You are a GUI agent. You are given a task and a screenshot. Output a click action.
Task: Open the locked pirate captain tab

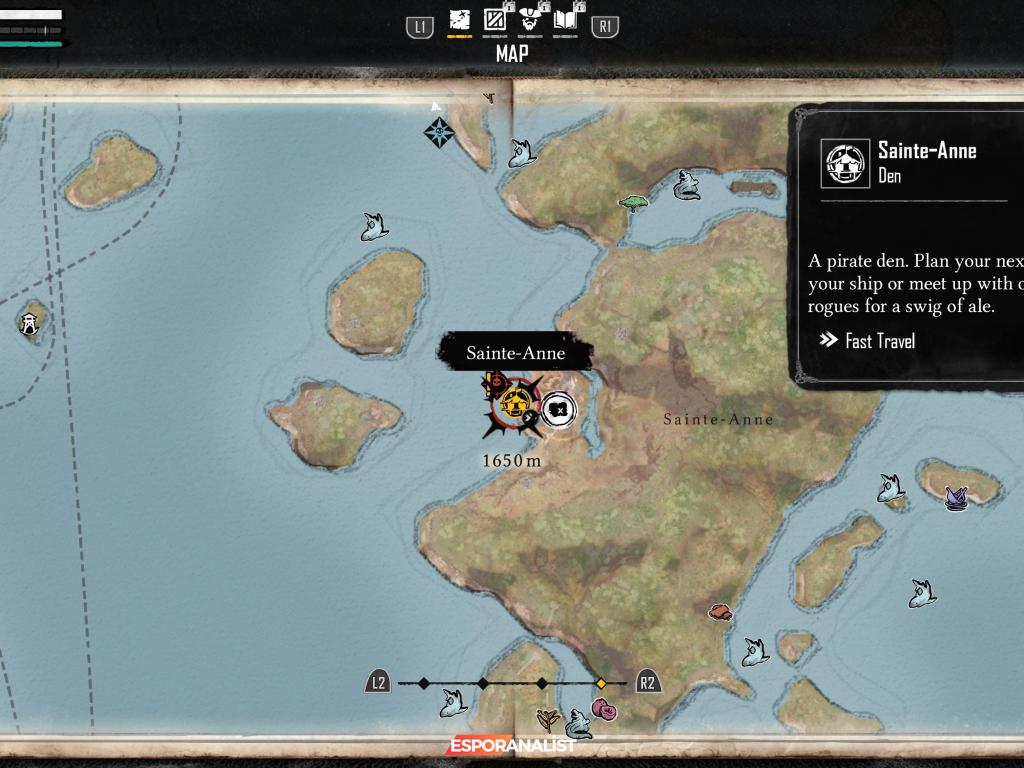tap(531, 19)
